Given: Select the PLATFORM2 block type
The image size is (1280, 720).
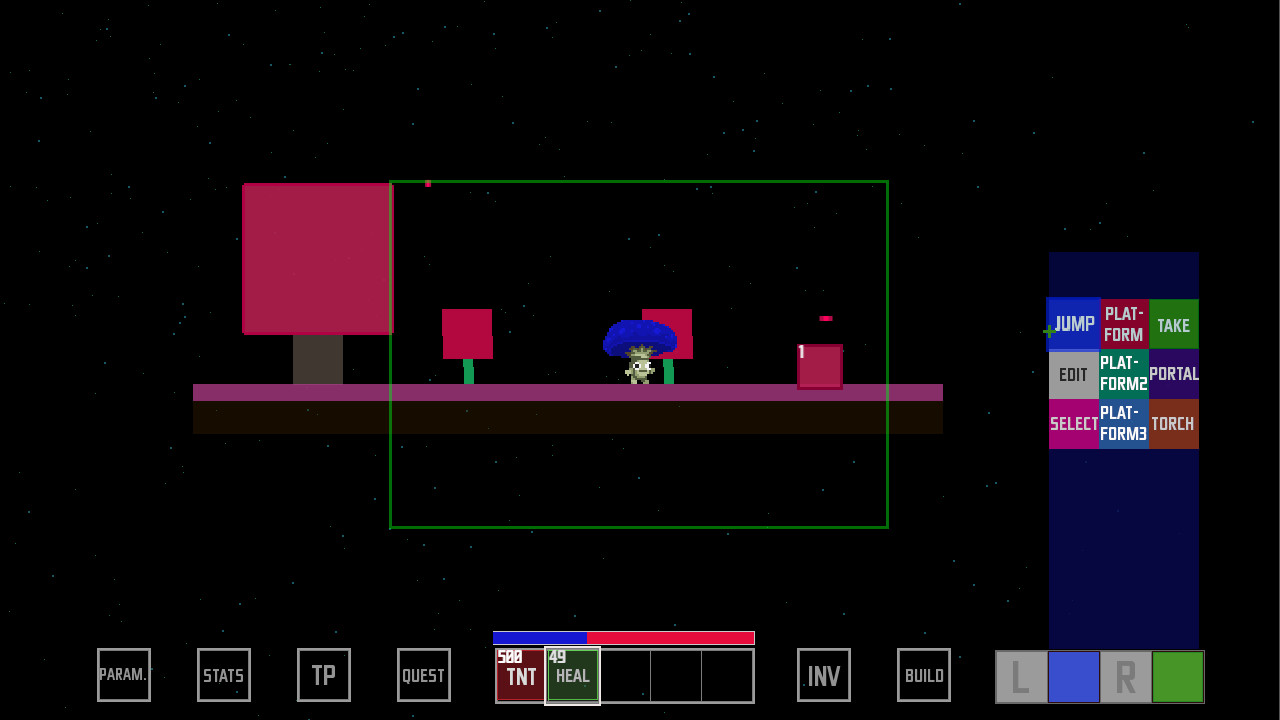Looking at the screenshot, I should coord(1123,374).
